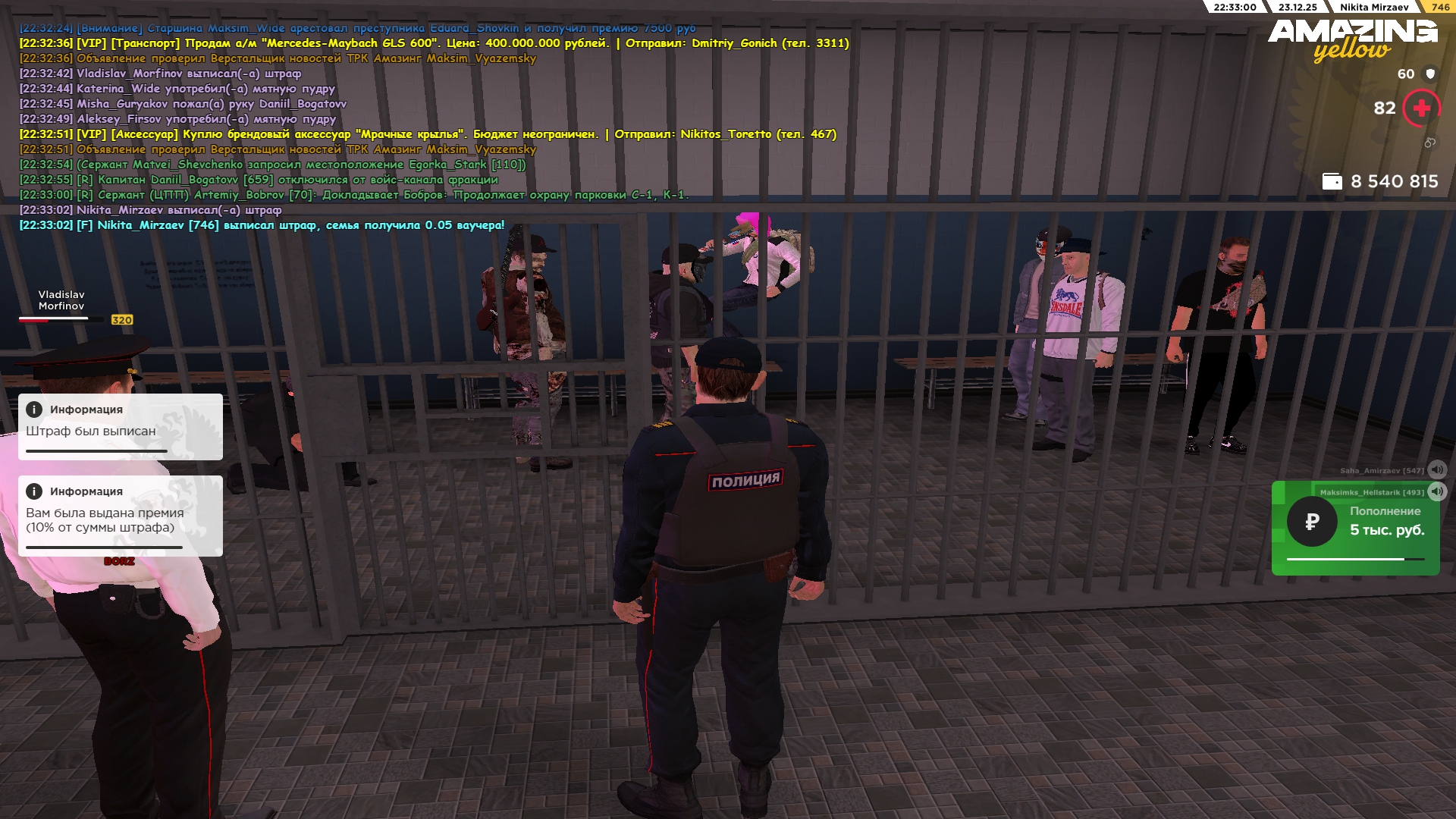The image size is (1456, 819).
Task: Click the wallet icon beside the money balance
Action: [1332, 181]
